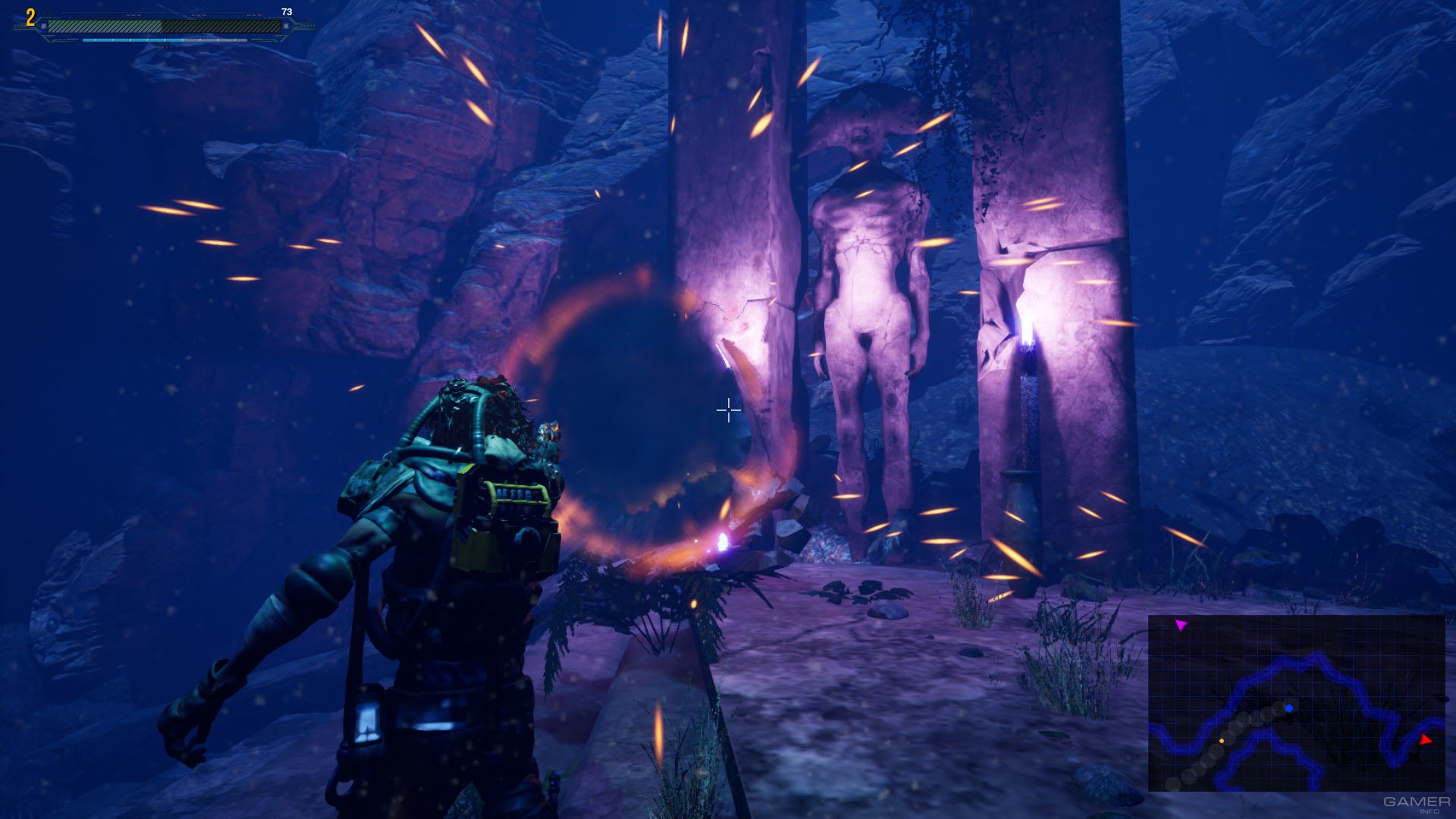
Task: Pick the blue dot marker on minimap
Action: tap(1289, 708)
